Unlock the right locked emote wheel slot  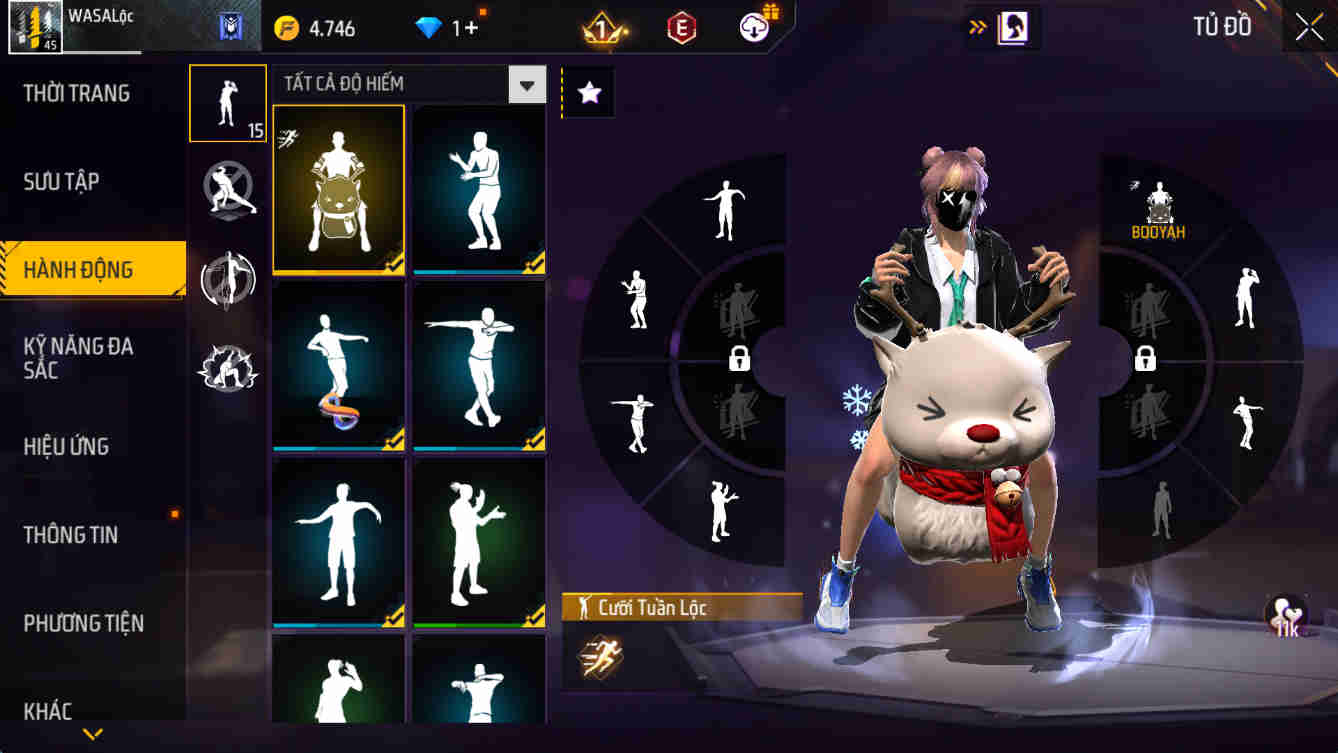[1146, 360]
